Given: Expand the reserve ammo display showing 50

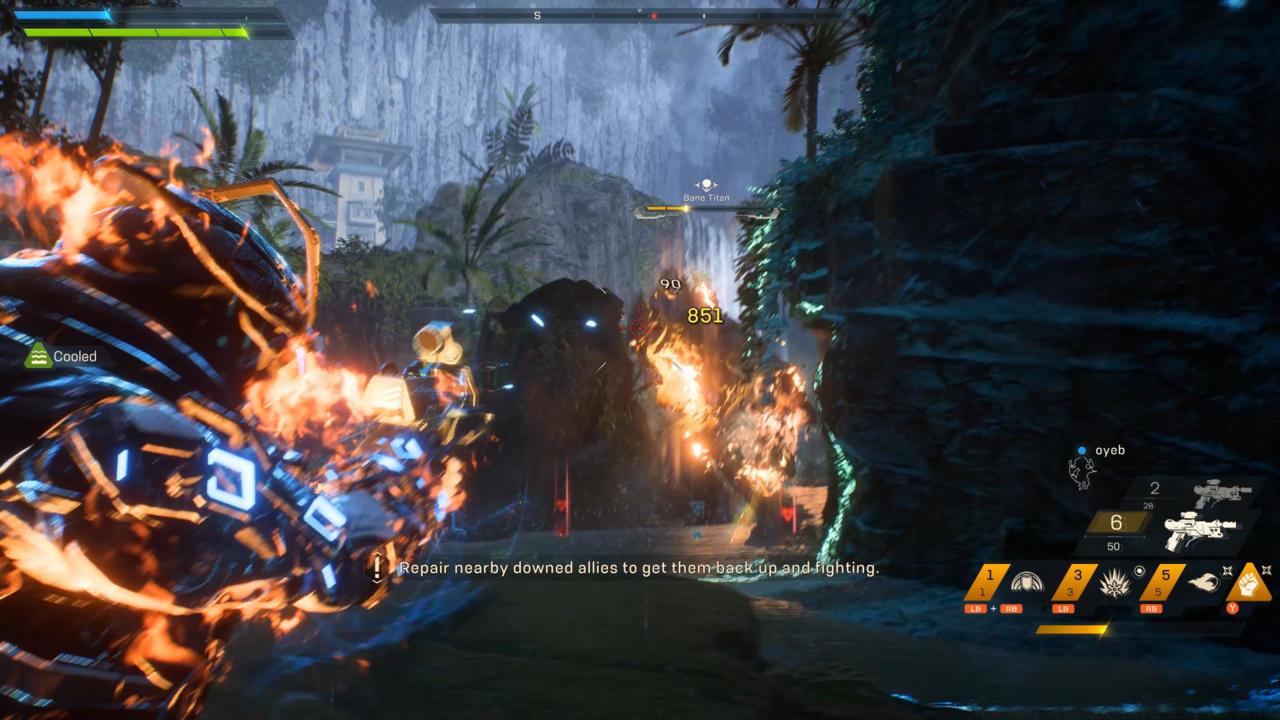Looking at the screenshot, I should coord(1113,546).
